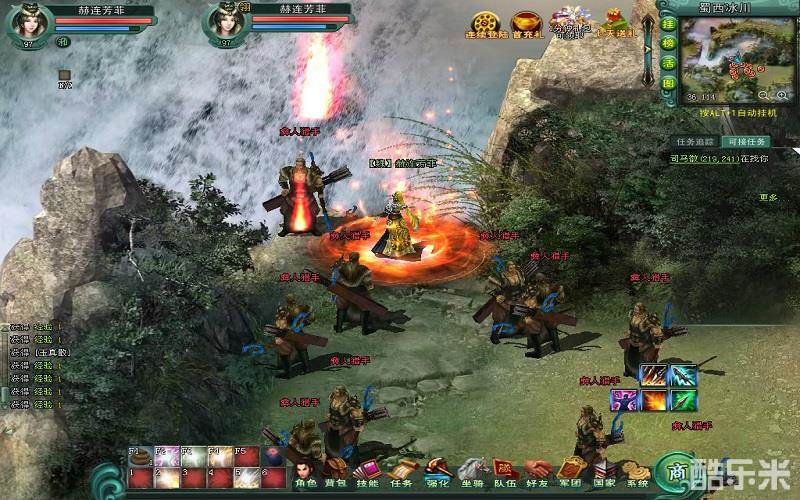
Task: Open the round 商 shop button
Action: 678,472
